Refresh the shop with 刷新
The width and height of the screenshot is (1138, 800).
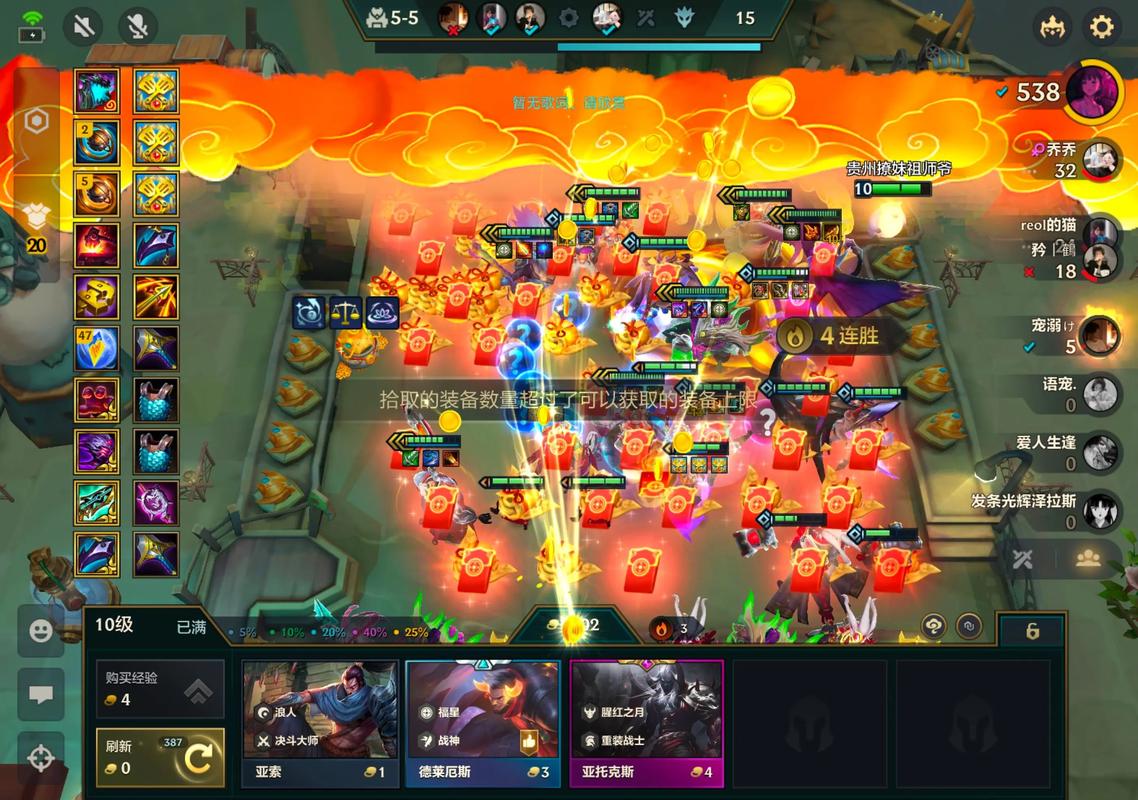(160, 758)
